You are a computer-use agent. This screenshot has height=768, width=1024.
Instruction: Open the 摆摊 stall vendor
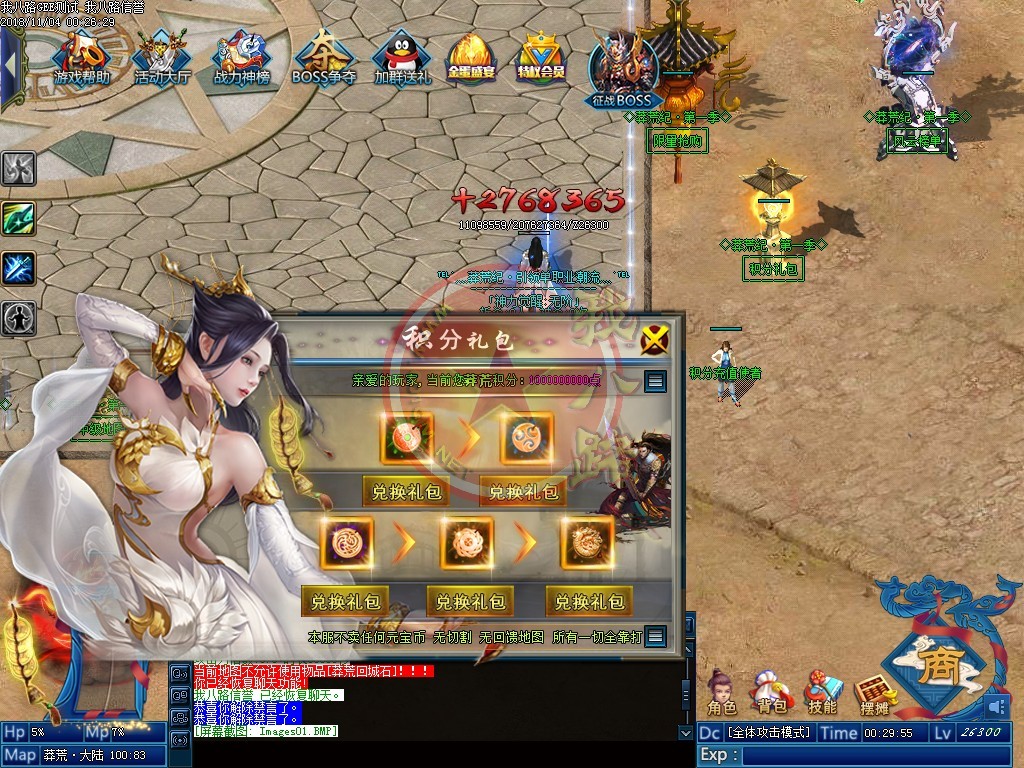[874, 692]
